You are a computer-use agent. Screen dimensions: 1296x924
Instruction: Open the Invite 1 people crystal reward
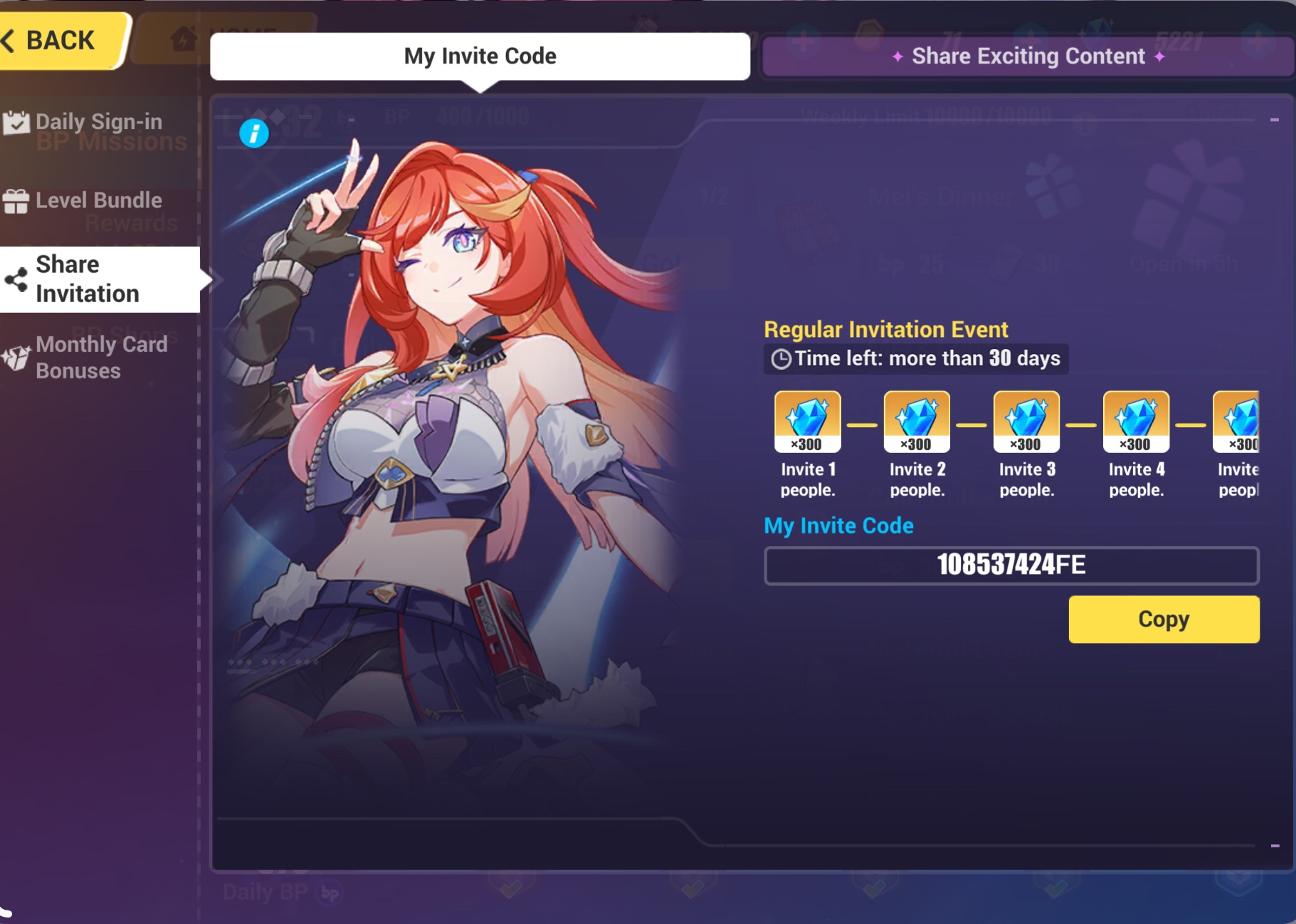click(x=807, y=421)
